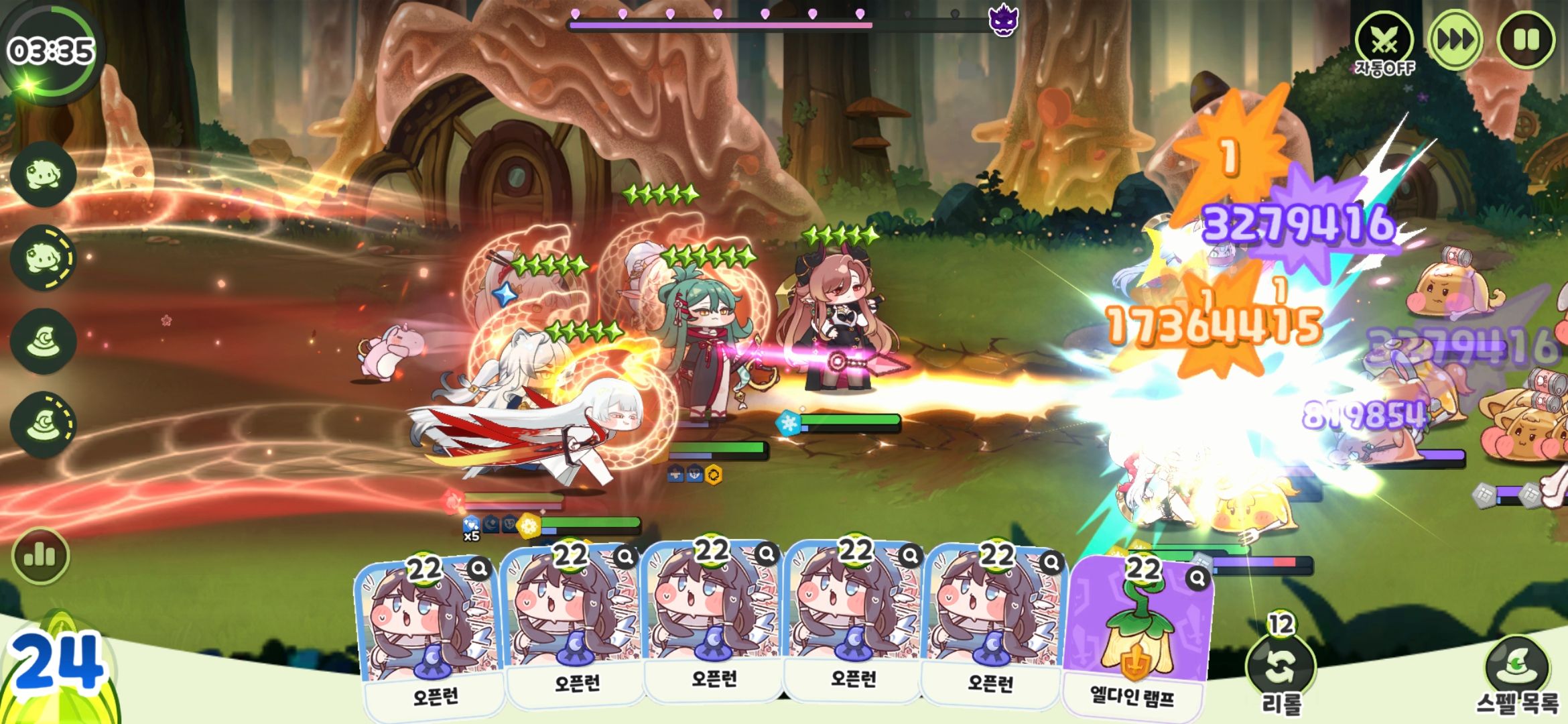Select the witch hat icon with dashed ring

pyautogui.click(x=43, y=425)
